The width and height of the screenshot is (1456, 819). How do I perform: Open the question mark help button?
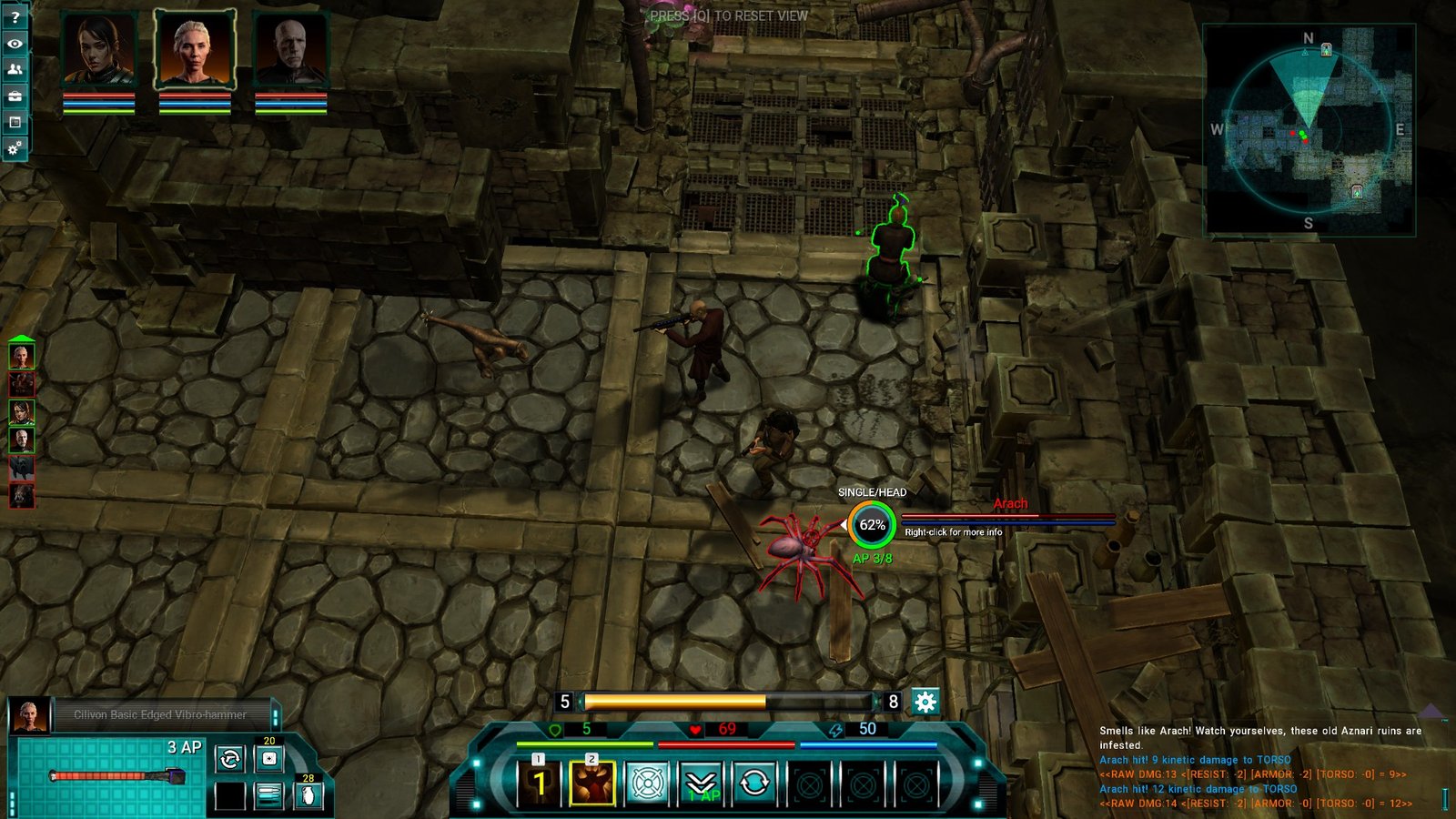point(15,16)
